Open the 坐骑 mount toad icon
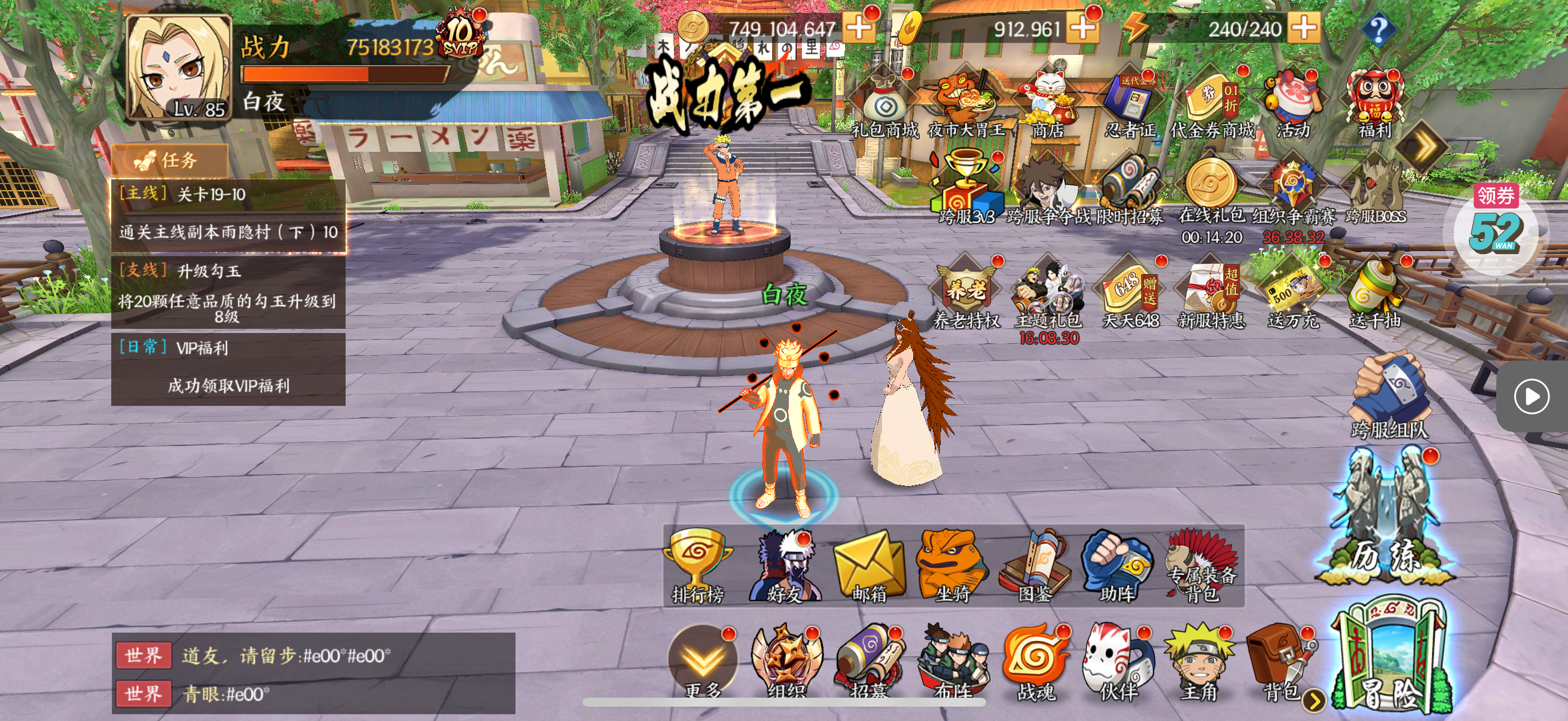This screenshot has width=1568, height=721. 952,566
